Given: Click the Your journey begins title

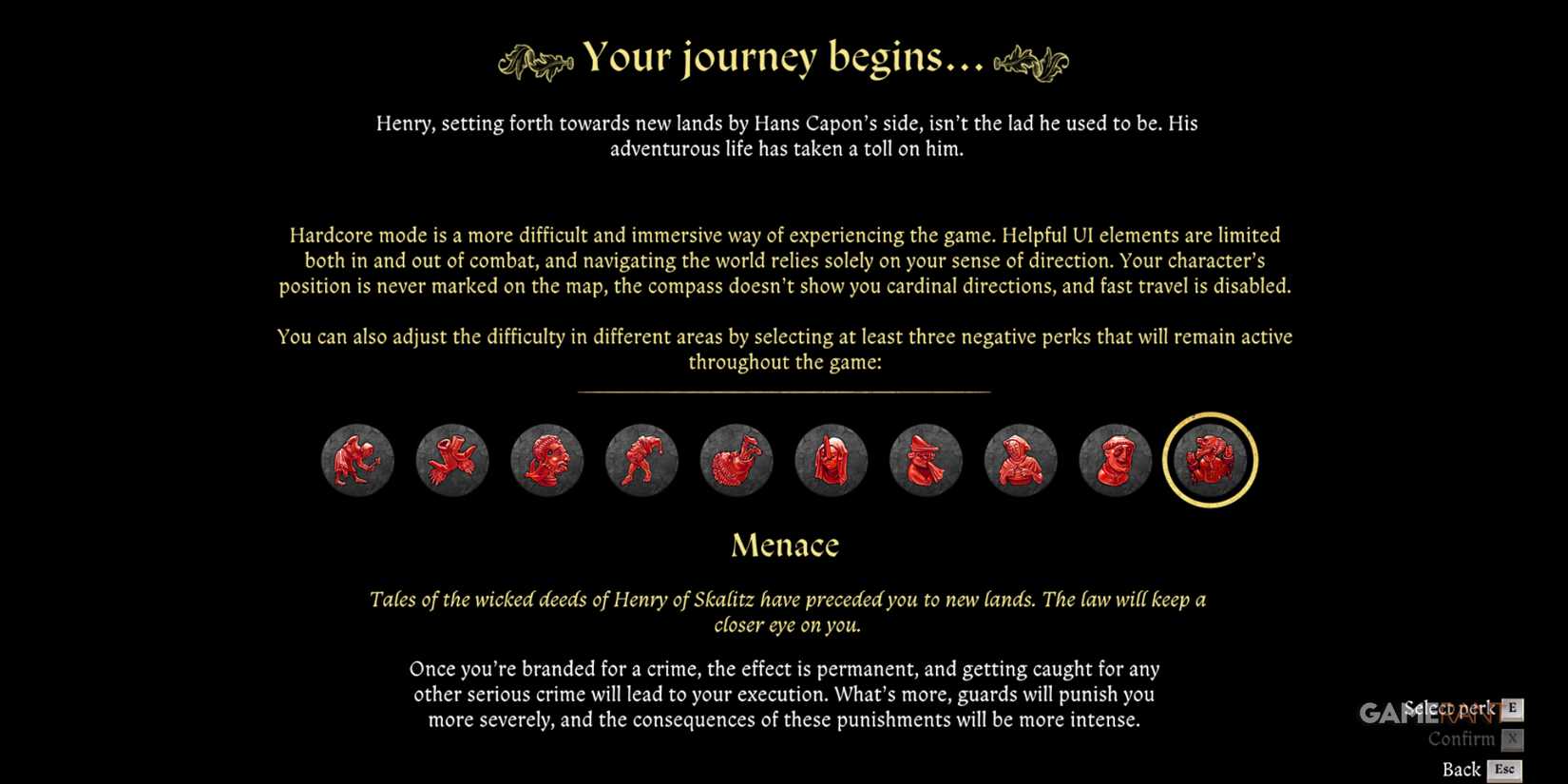Looking at the screenshot, I should point(784,57).
